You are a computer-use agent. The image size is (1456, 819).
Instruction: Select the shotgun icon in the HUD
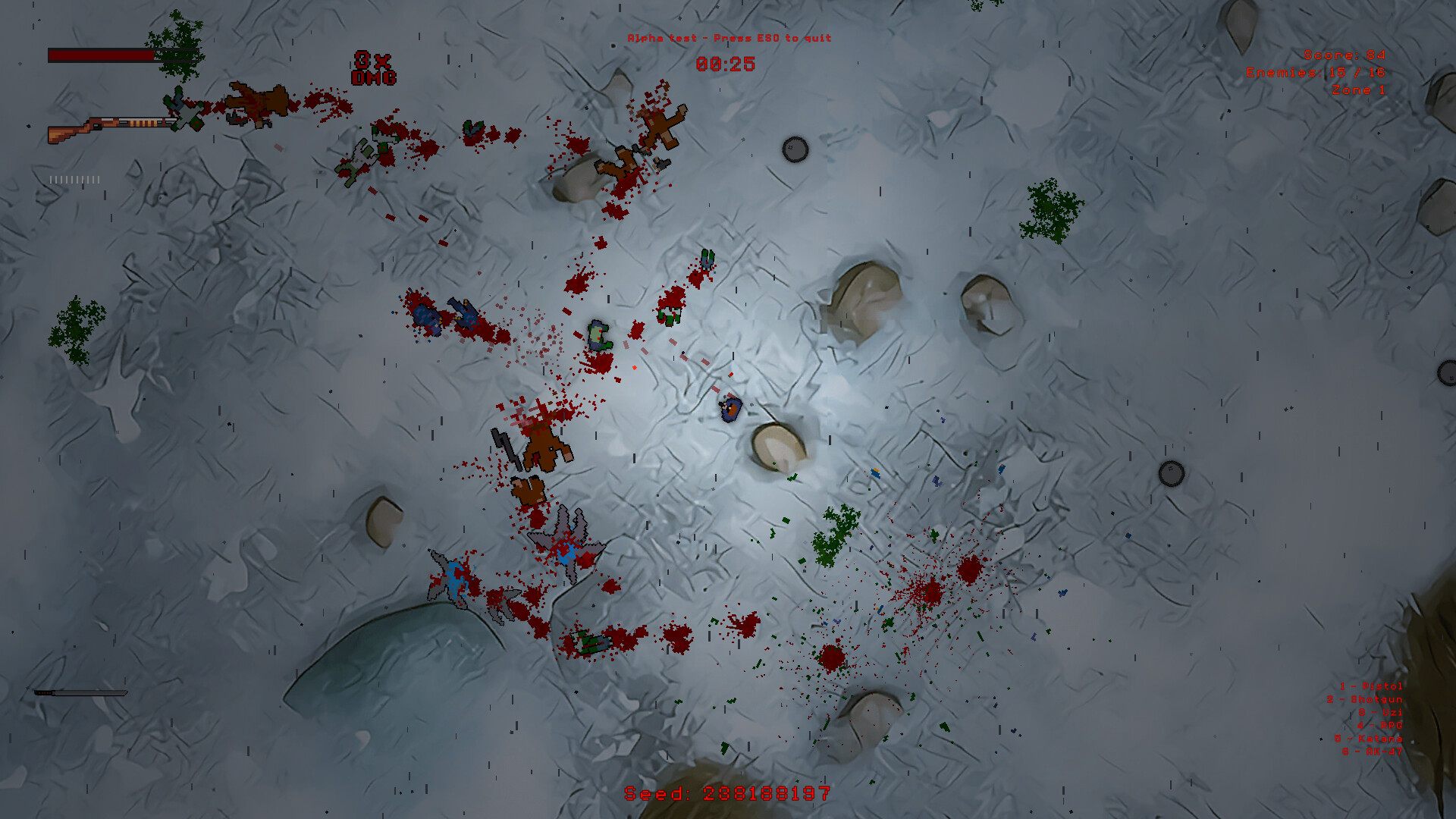(114, 127)
